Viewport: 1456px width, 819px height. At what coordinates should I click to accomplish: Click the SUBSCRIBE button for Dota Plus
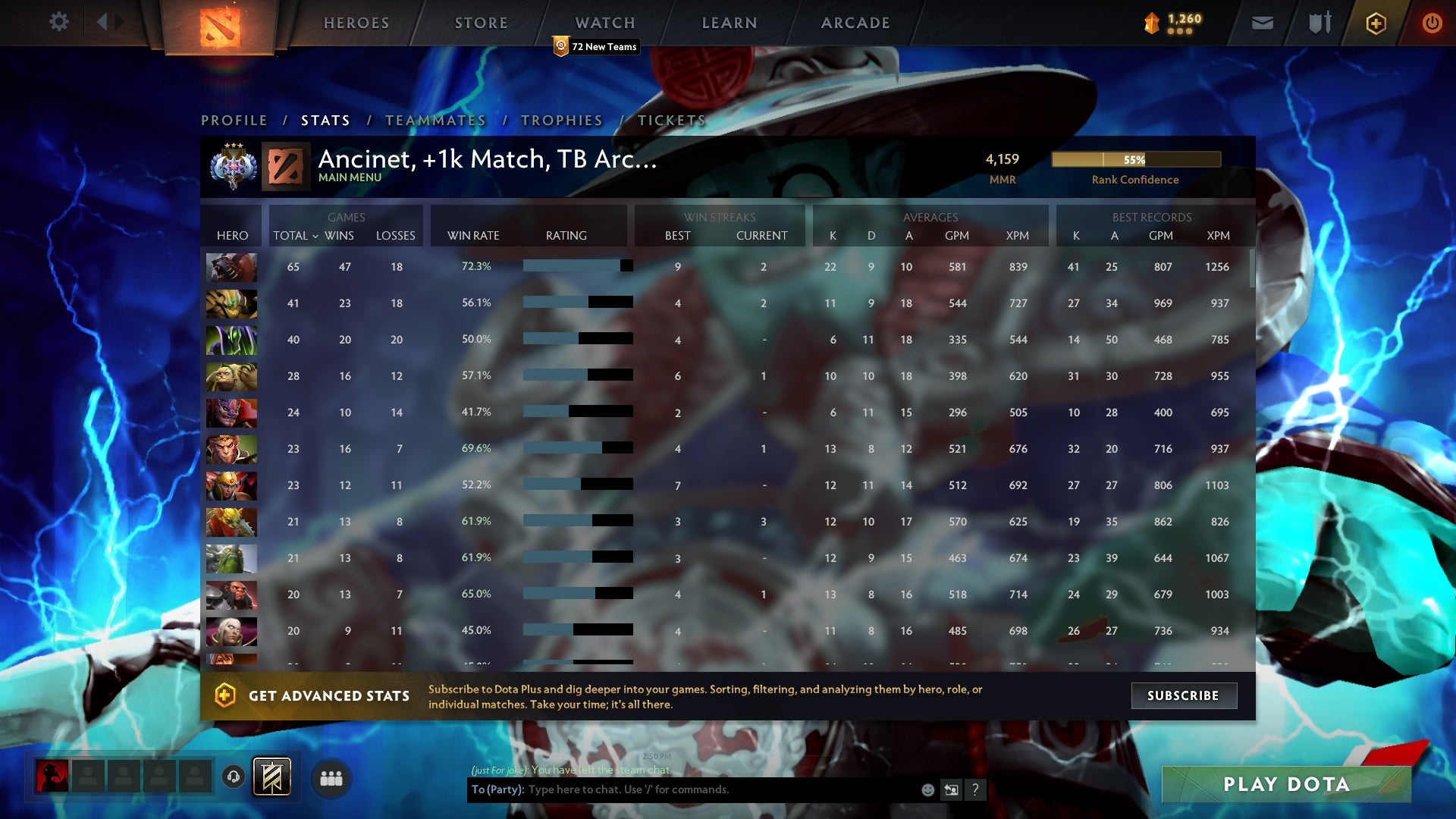1184,695
